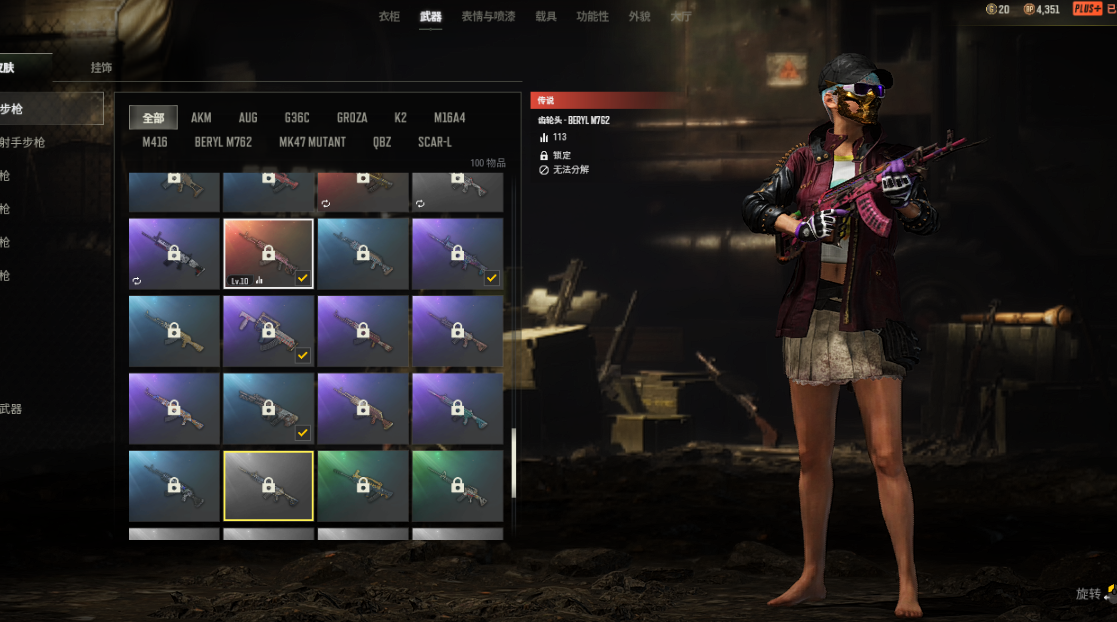The height and width of the screenshot is (622, 1117).
Task: Filter the list to SCAR-L skins
Action: tap(435, 142)
